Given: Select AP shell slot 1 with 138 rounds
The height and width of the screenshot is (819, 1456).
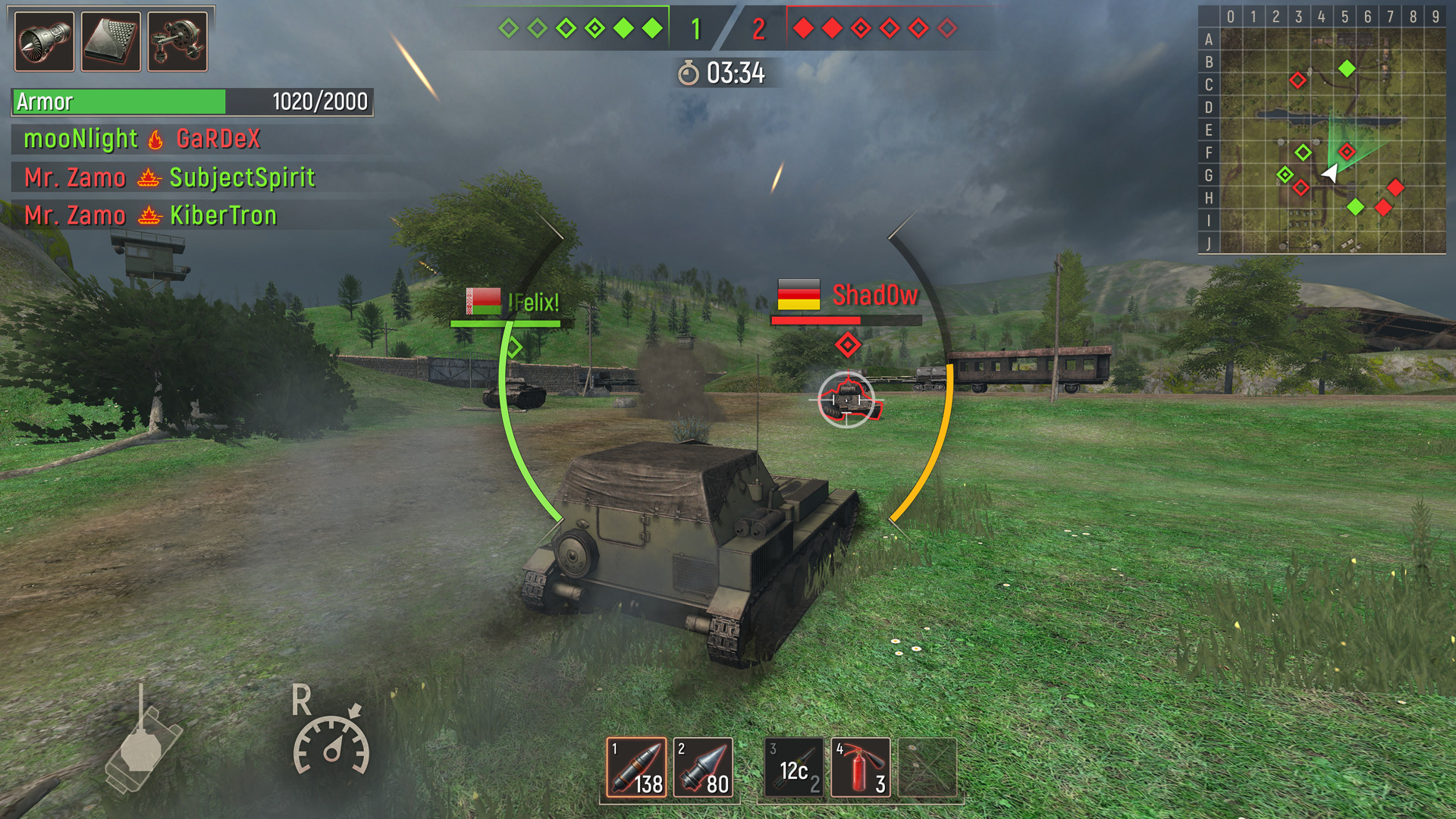Looking at the screenshot, I should pyautogui.click(x=635, y=767).
